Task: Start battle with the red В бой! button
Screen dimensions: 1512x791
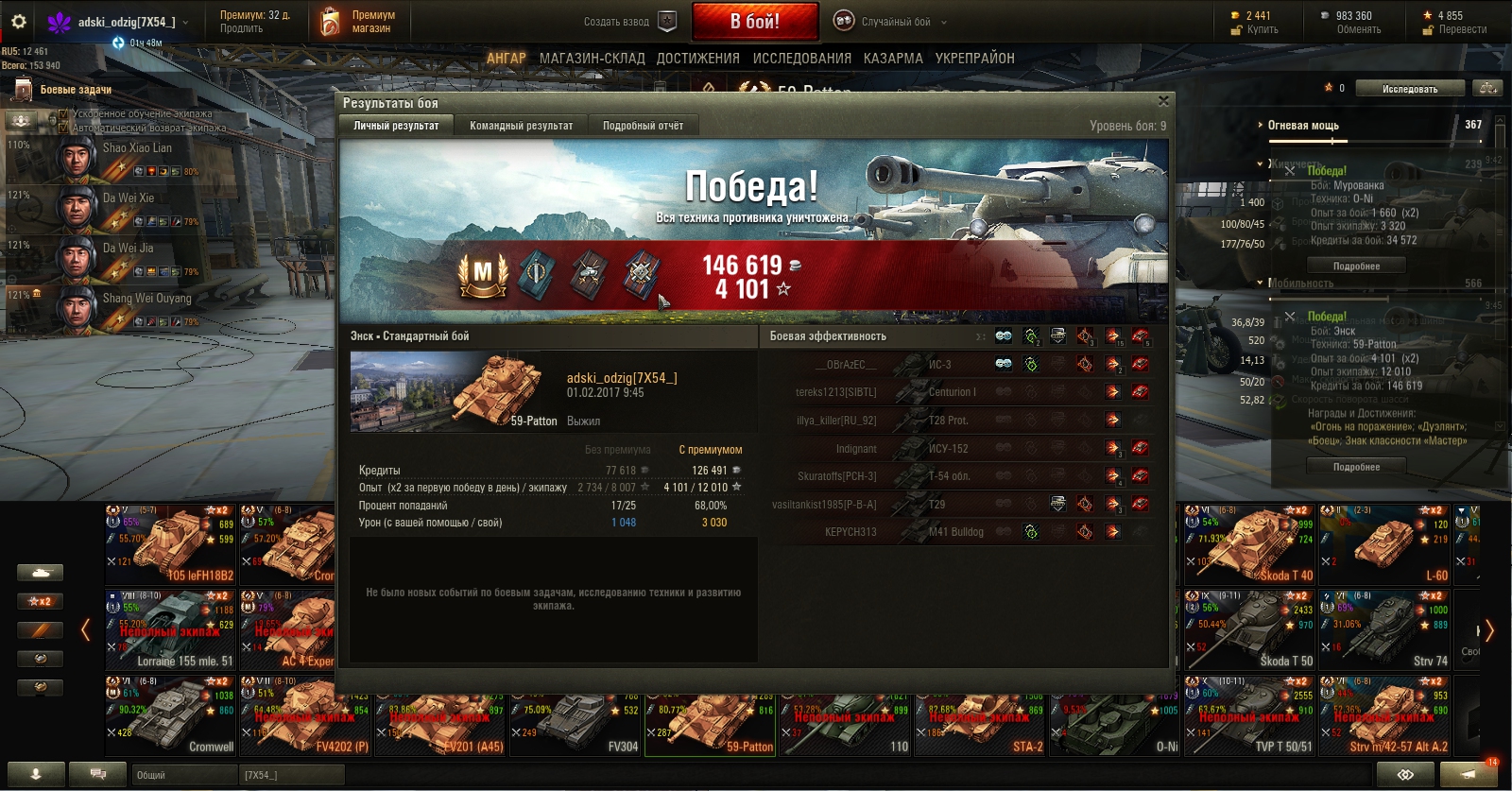Action: [754, 21]
